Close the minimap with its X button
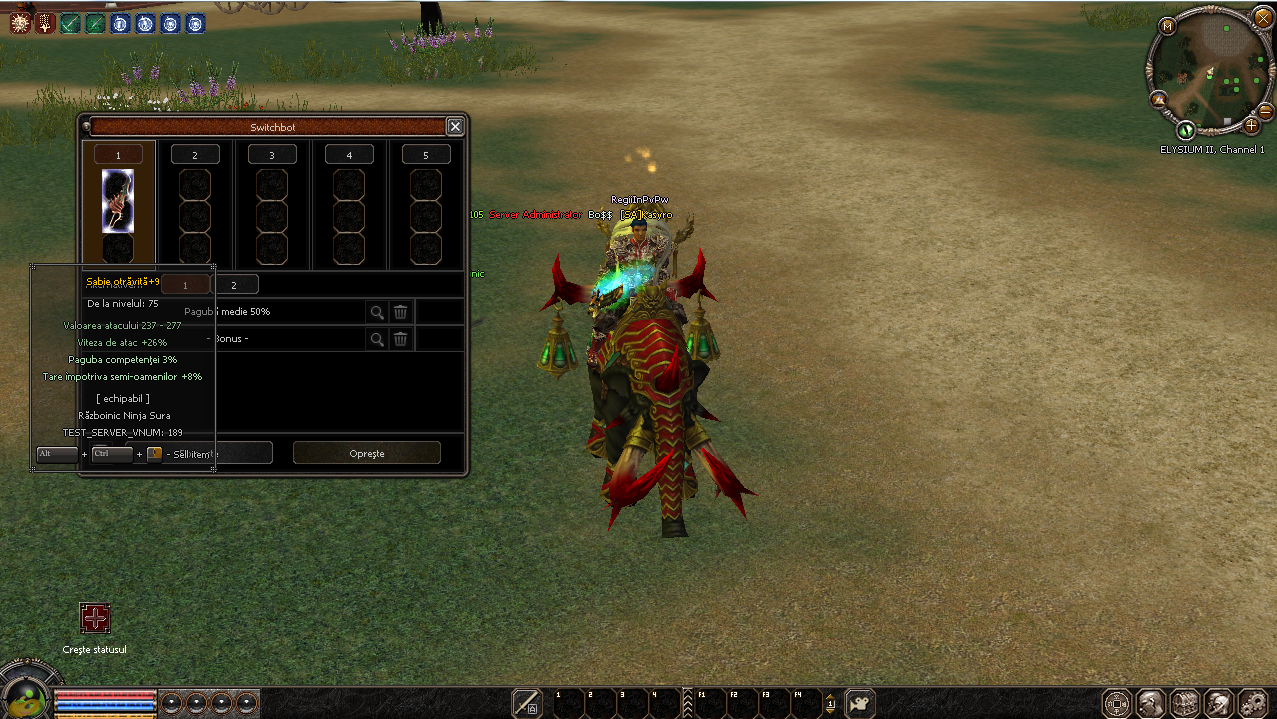The width and height of the screenshot is (1277, 719). tap(1263, 17)
